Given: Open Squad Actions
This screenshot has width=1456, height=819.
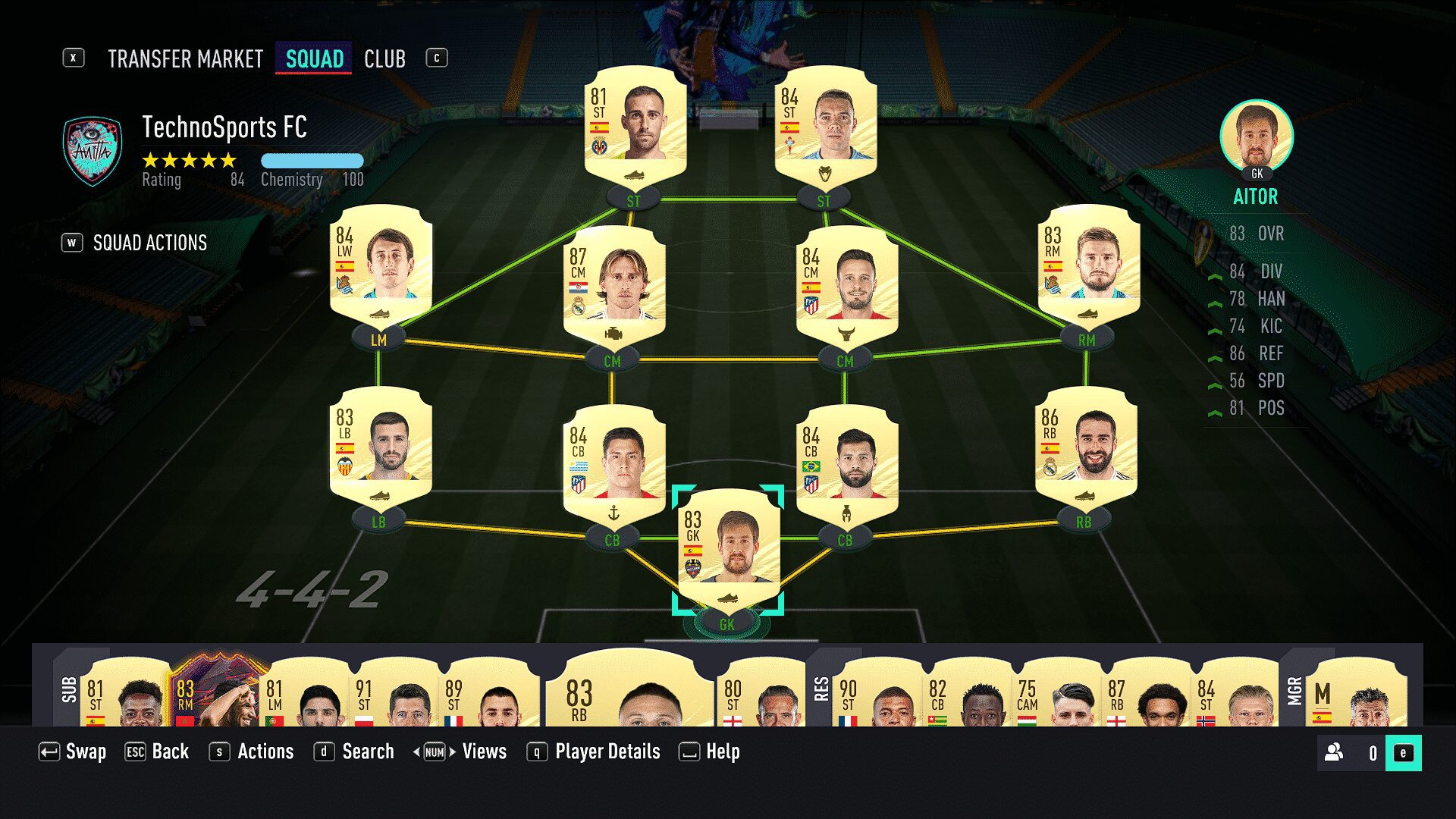Looking at the screenshot, I should tap(149, 243).
